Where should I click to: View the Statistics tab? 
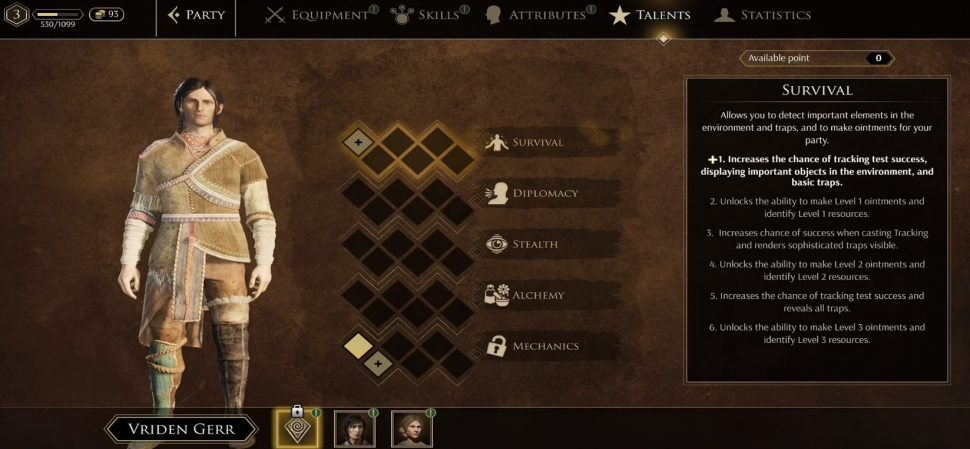click(763, 15)
